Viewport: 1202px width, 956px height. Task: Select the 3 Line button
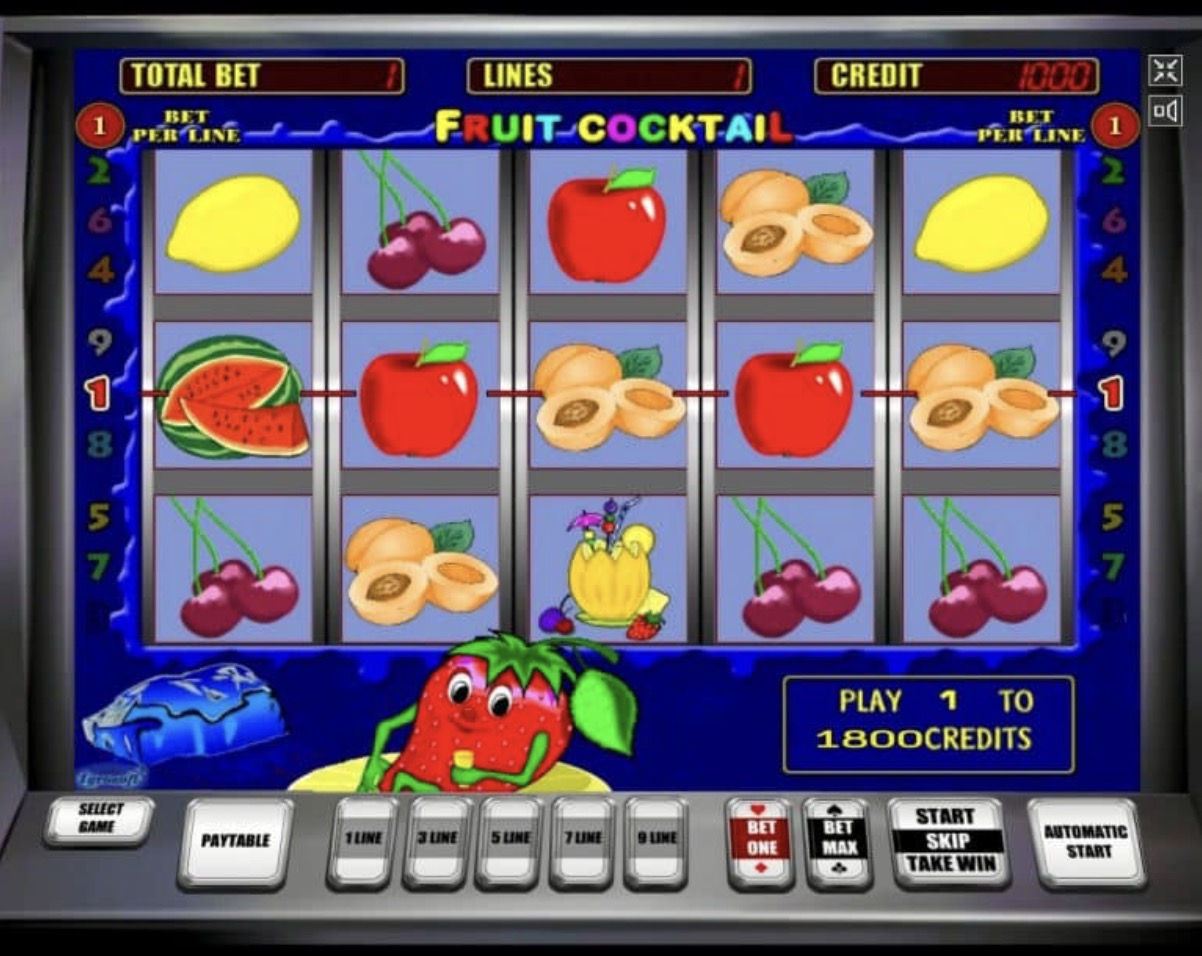[x=436, y=839]
